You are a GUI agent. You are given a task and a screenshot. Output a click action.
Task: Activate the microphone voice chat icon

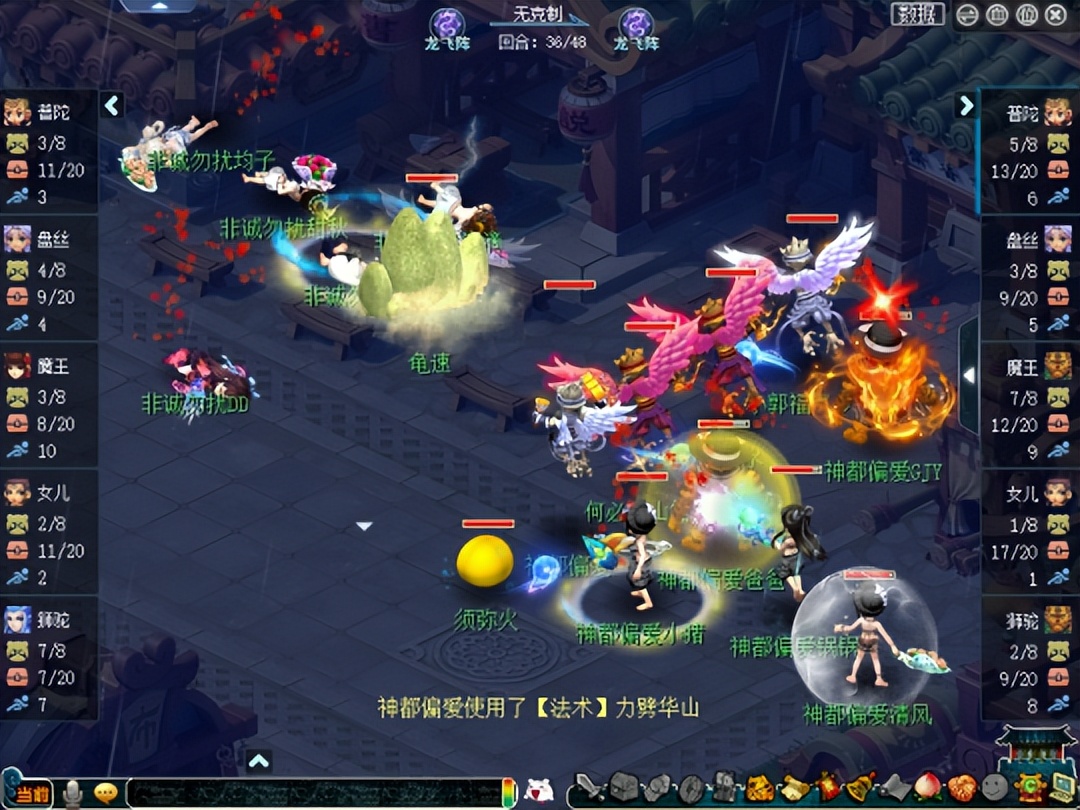tap(72, 793)
